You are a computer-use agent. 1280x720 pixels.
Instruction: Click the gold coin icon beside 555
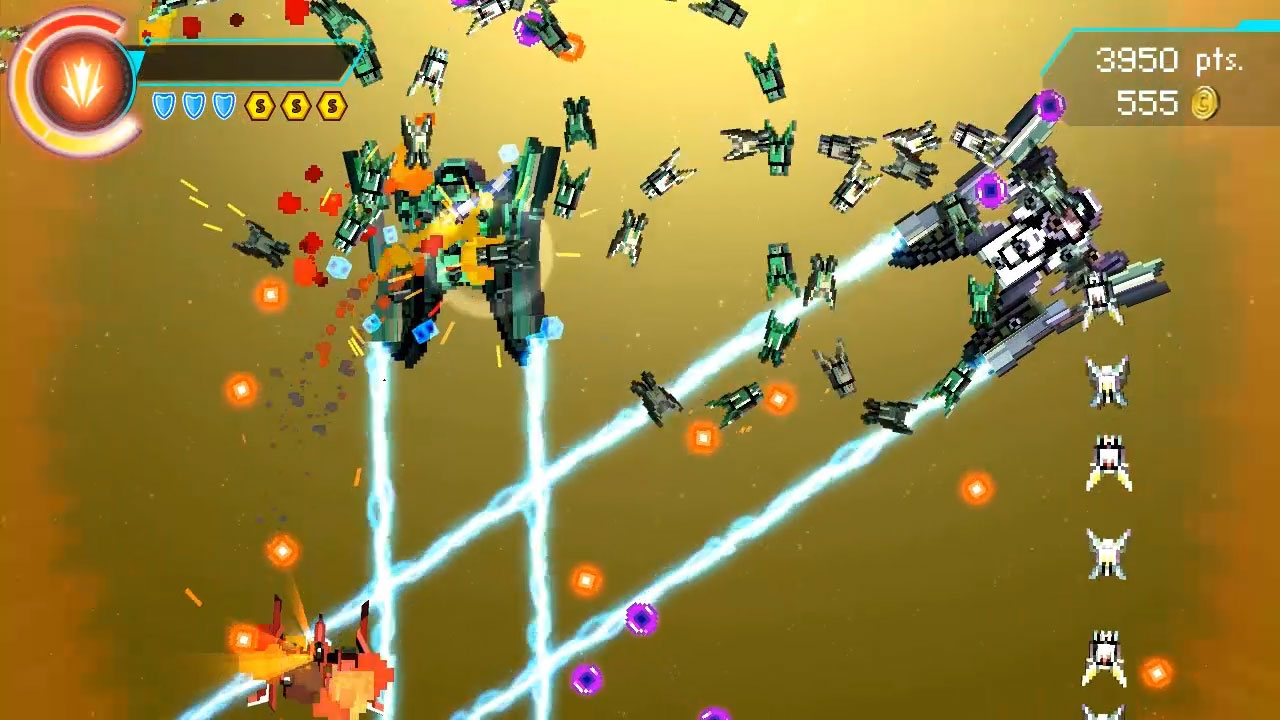[x=1206, y=104]
